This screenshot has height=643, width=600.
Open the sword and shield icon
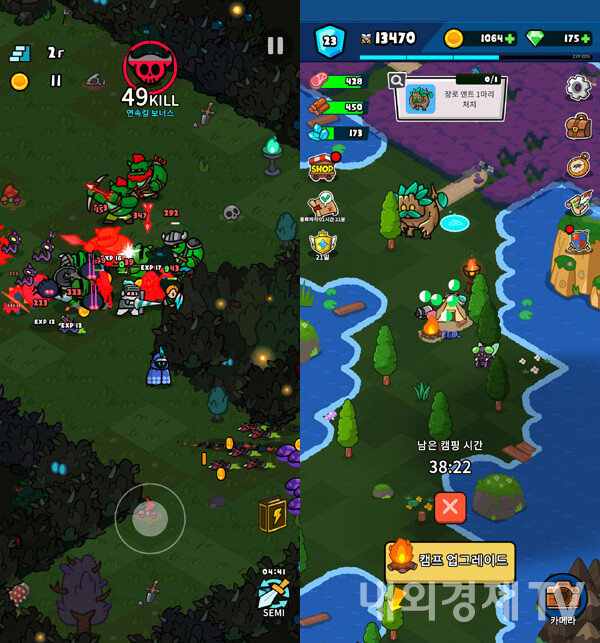[578, 241]
